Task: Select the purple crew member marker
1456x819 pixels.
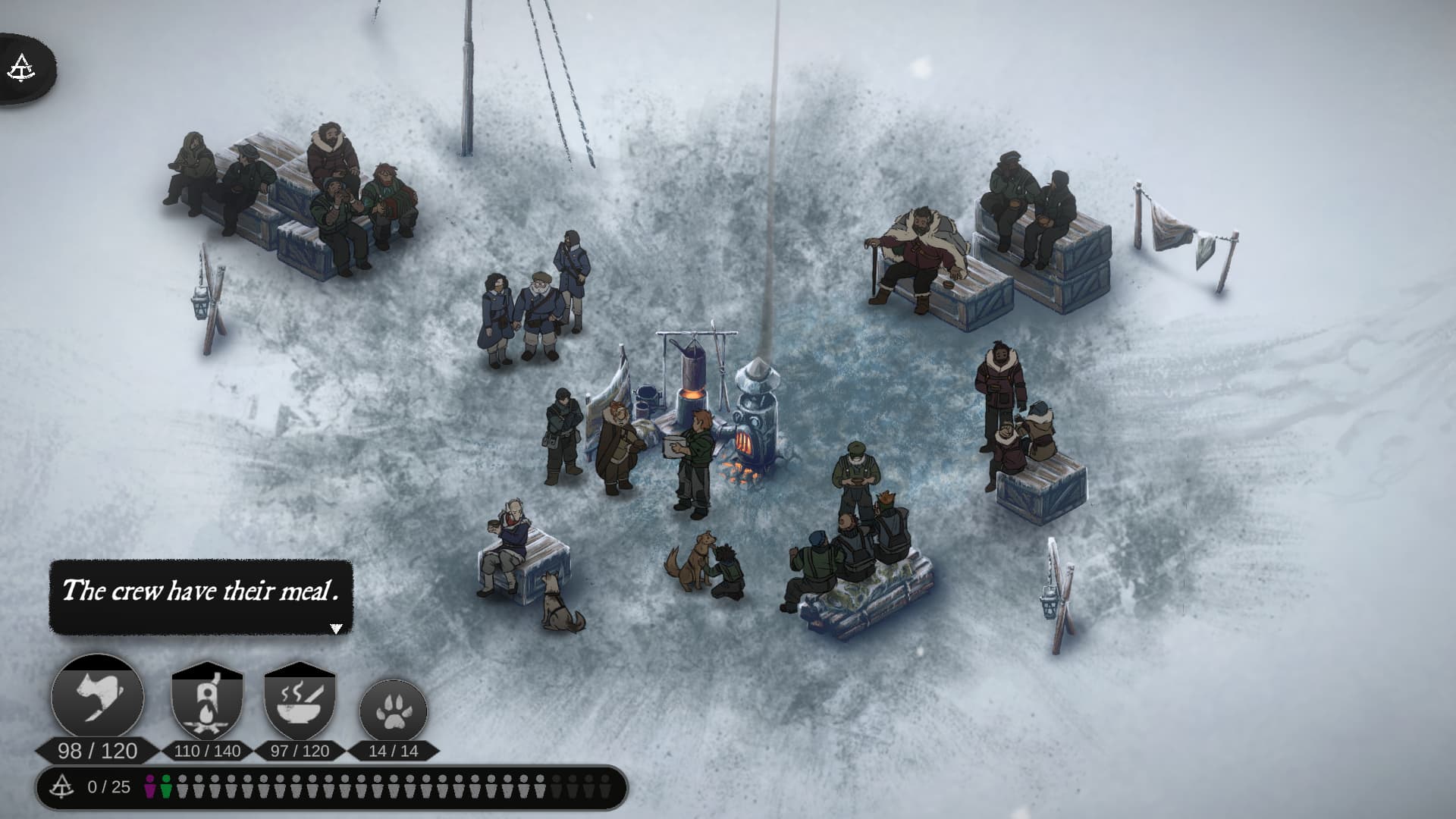Action: 150,786
